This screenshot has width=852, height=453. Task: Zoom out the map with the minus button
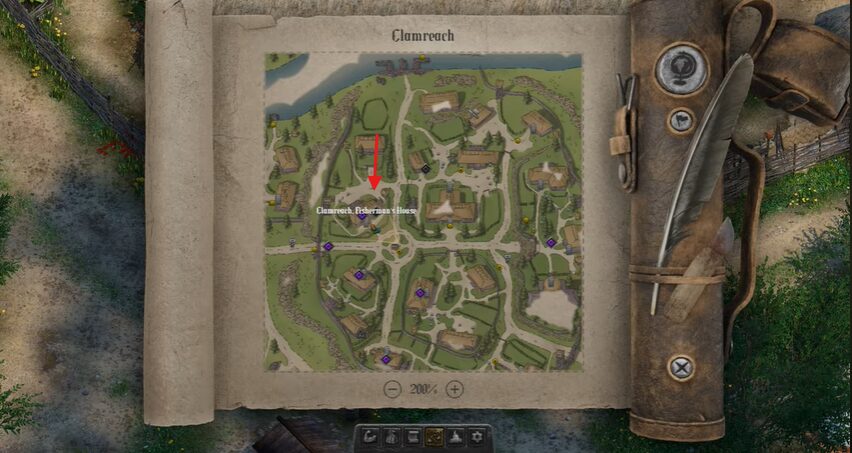[393, 389]
